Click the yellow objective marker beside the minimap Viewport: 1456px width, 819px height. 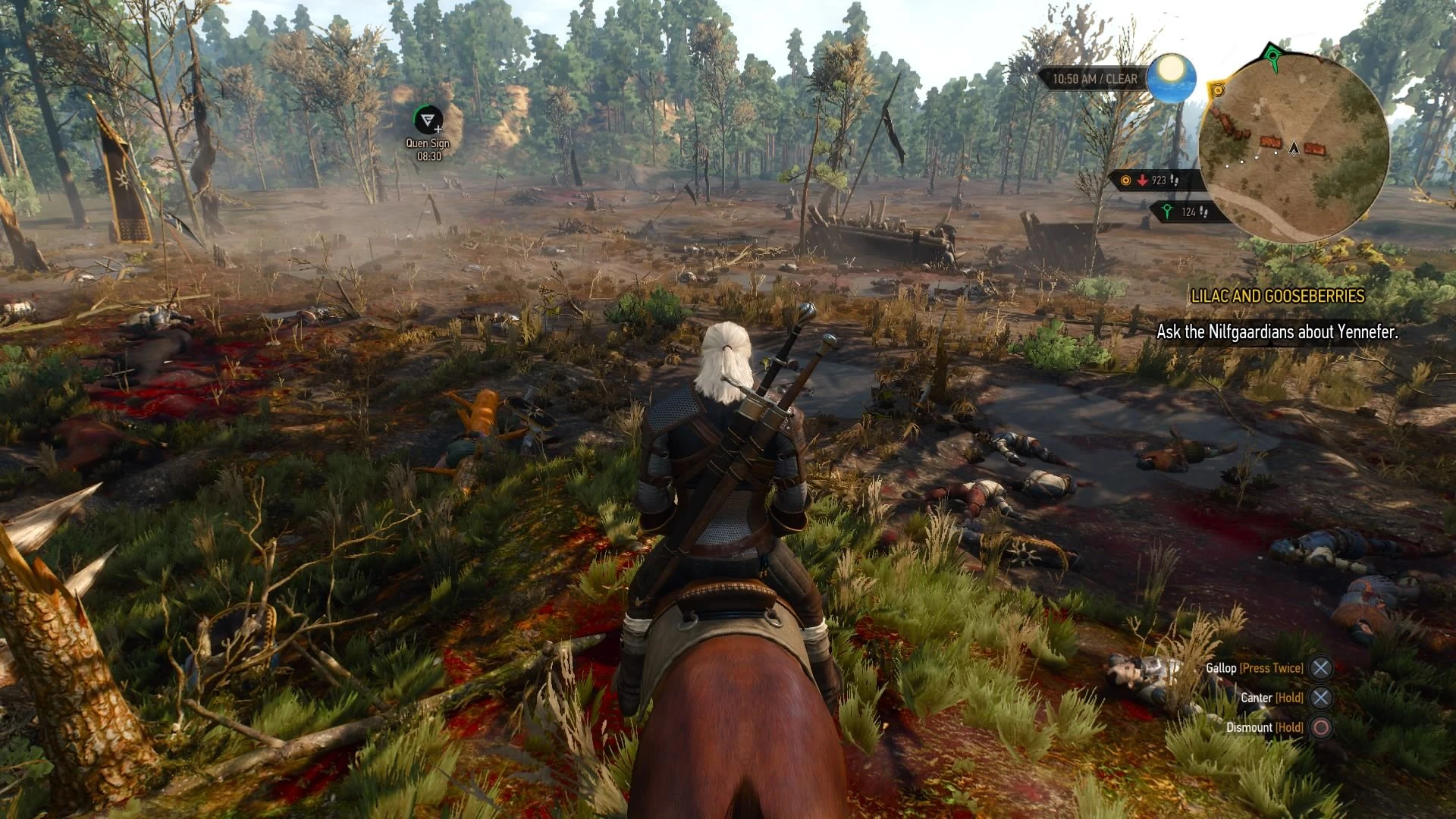(x=1218, y=90)
